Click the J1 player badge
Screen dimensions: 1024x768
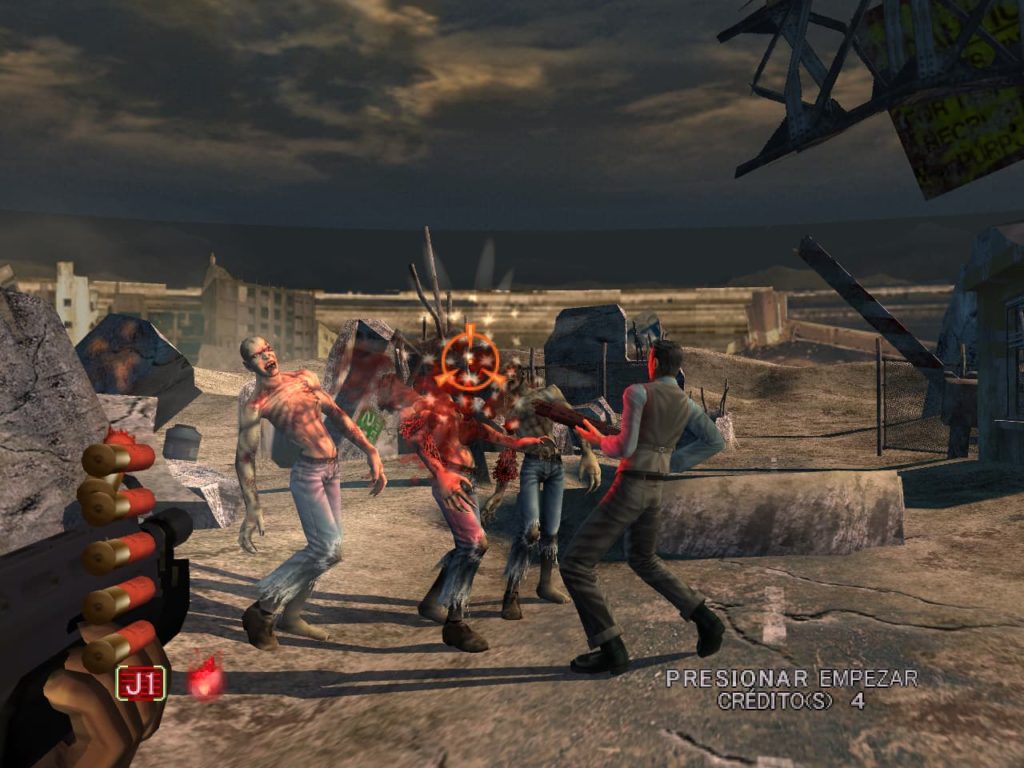[141, 682]
